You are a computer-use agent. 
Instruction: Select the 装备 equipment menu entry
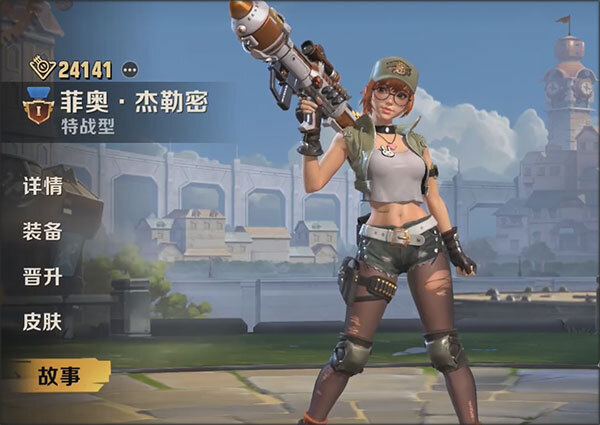[43, 231]
